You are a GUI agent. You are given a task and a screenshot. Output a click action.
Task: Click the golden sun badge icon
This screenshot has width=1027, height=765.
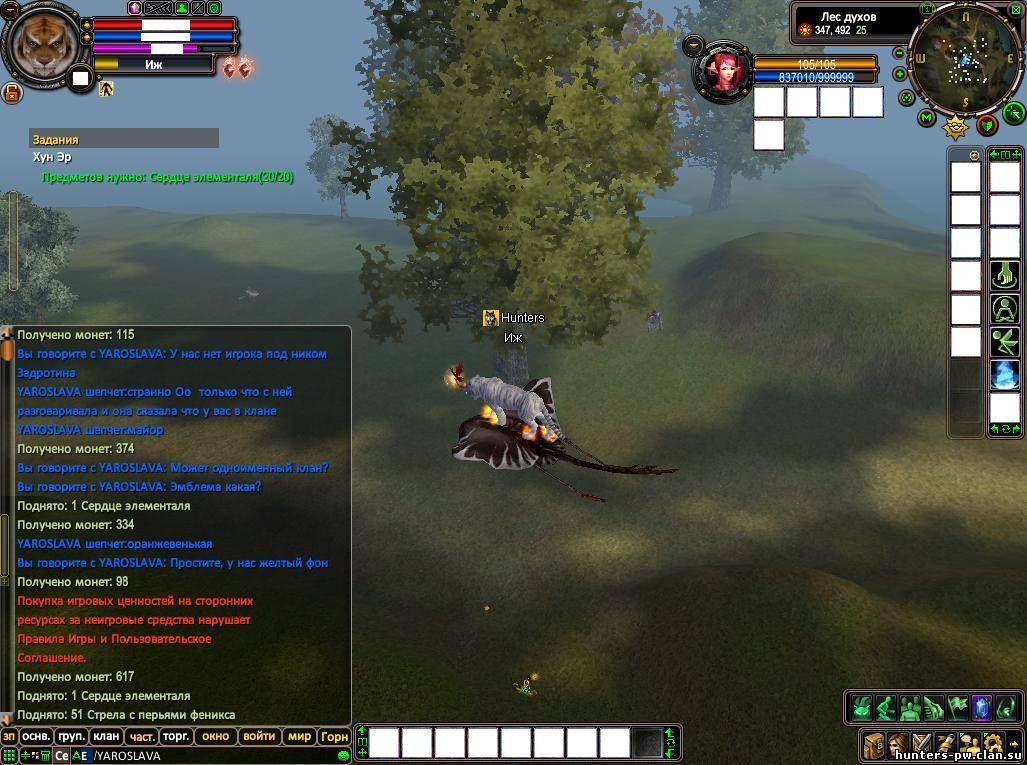tap(956, 126)
